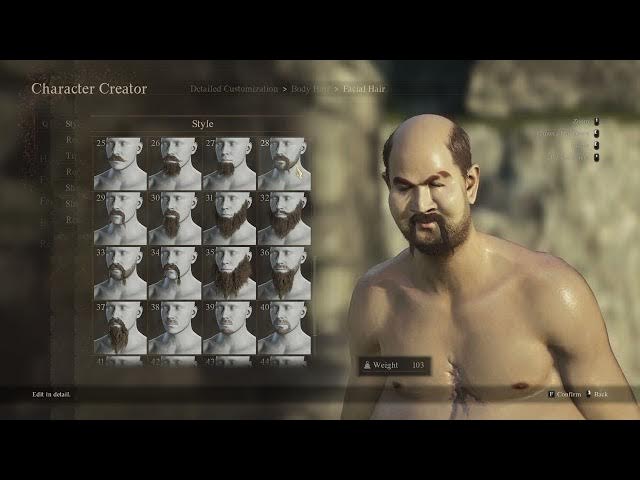
Task: Select facial hair style number 33
Action: click(120, 272)
